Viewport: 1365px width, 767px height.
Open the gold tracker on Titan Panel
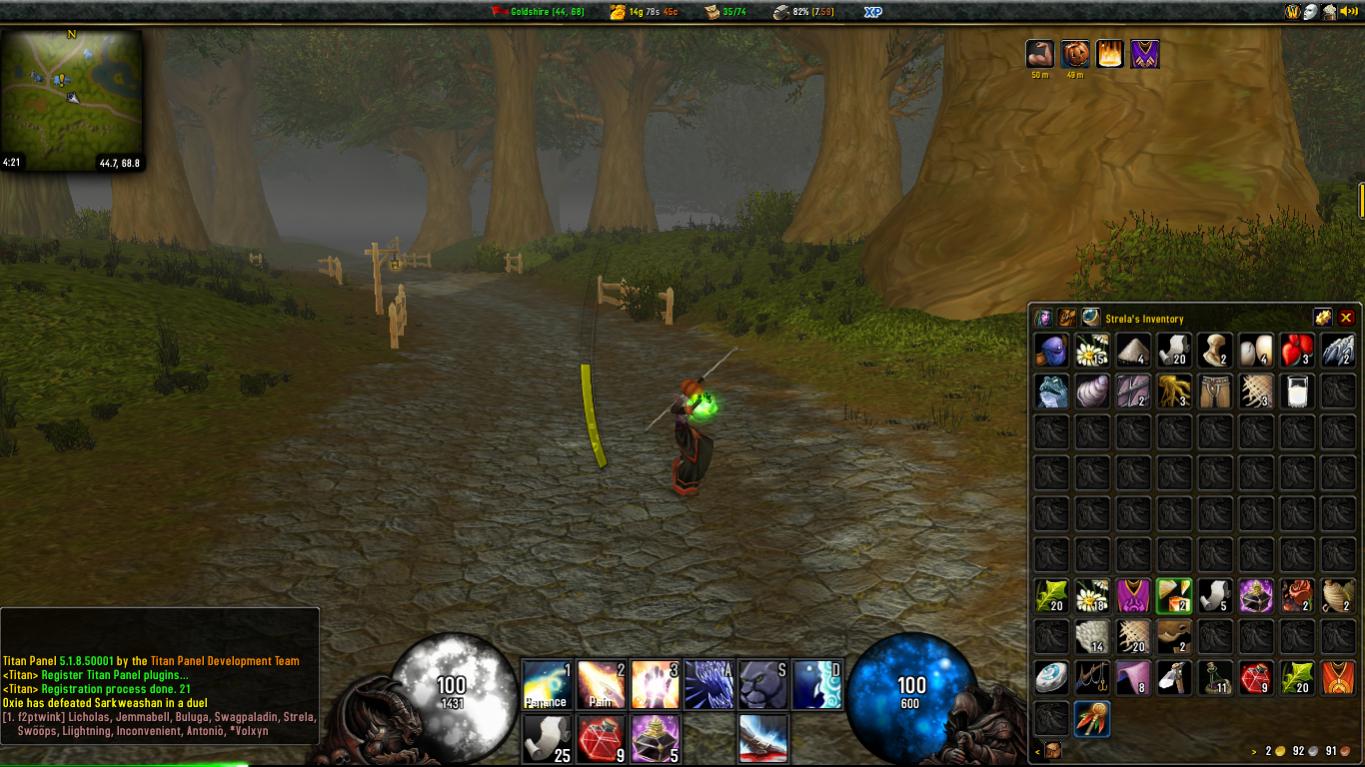click(643, 12)
